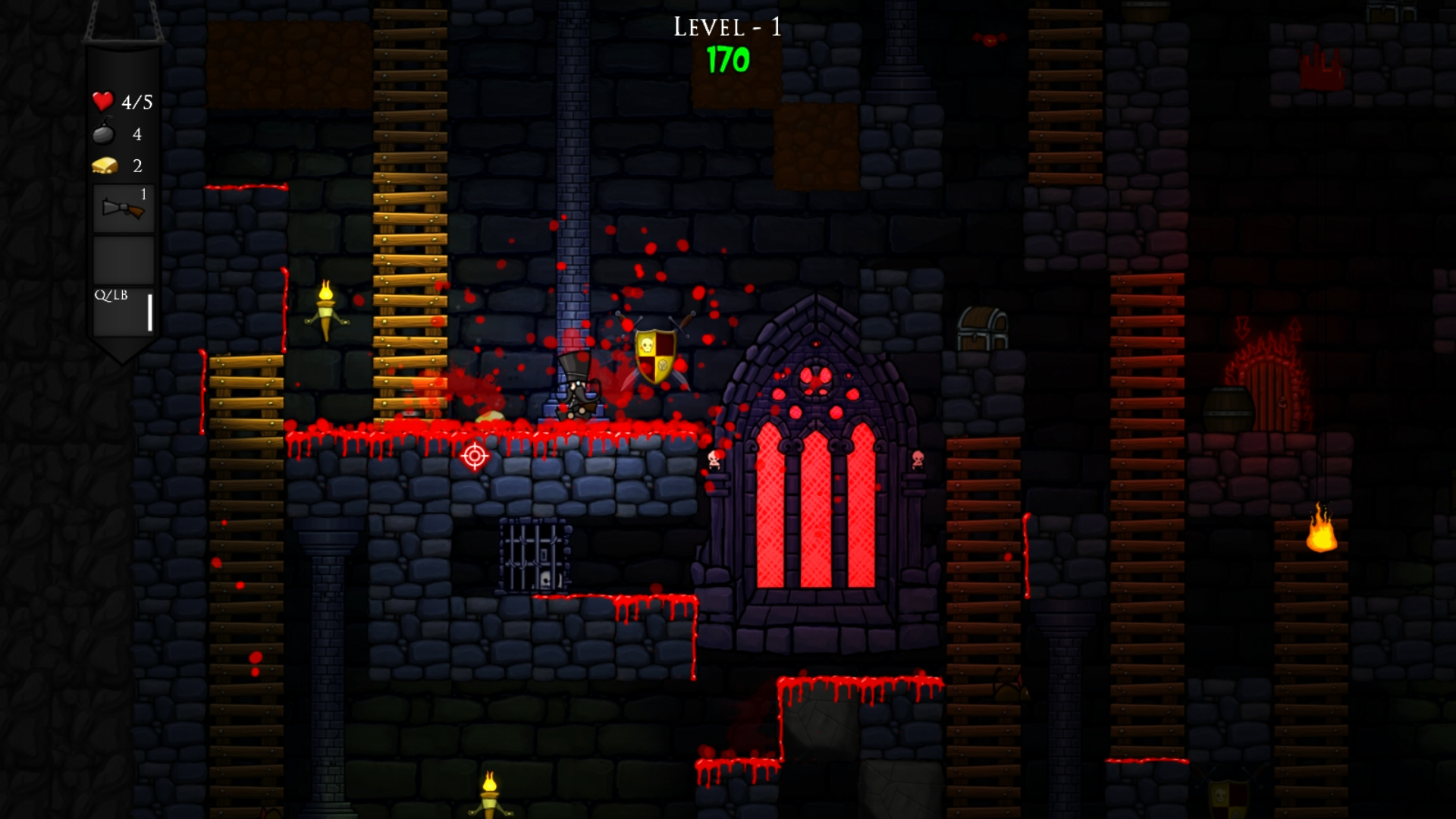1456x819 pixels.
Task: Click the green score counter showing 170
Action: (726, 62)
